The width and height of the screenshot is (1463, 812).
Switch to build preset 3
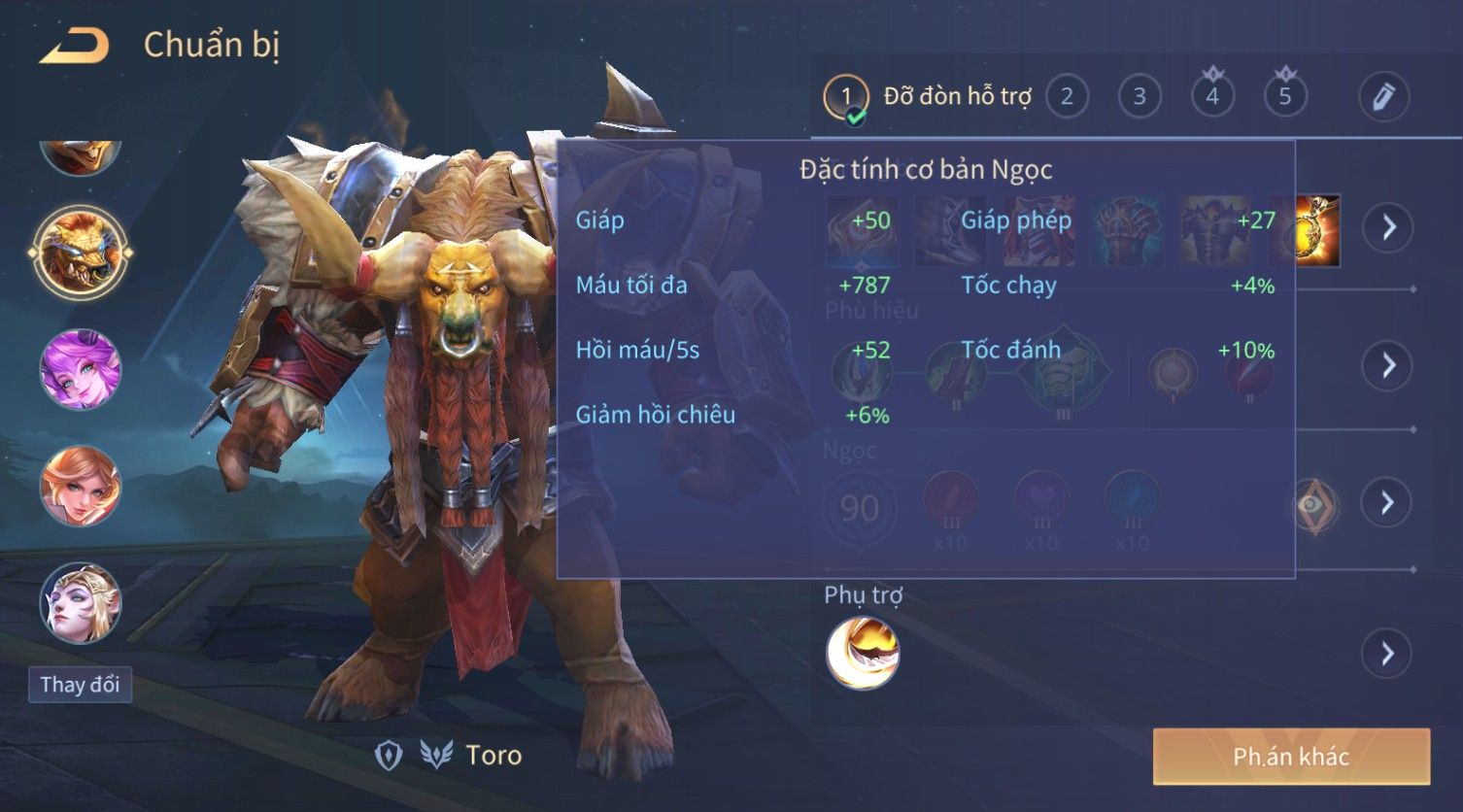(x=1140, y=96)
